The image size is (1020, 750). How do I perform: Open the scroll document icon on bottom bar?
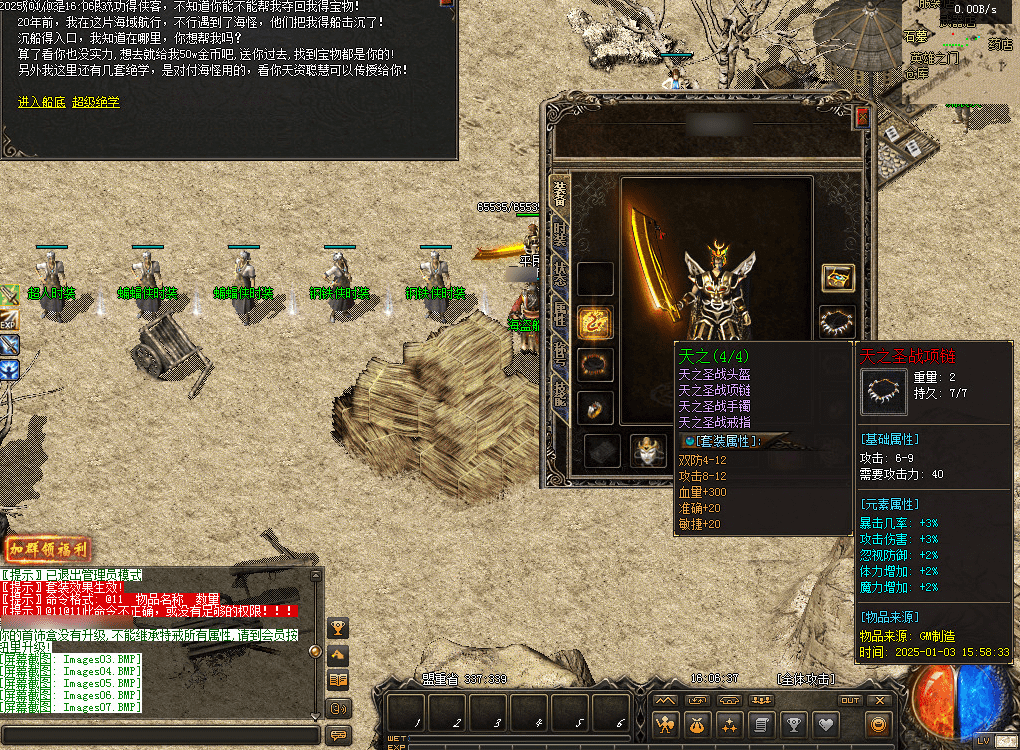(x=761, y=724)
